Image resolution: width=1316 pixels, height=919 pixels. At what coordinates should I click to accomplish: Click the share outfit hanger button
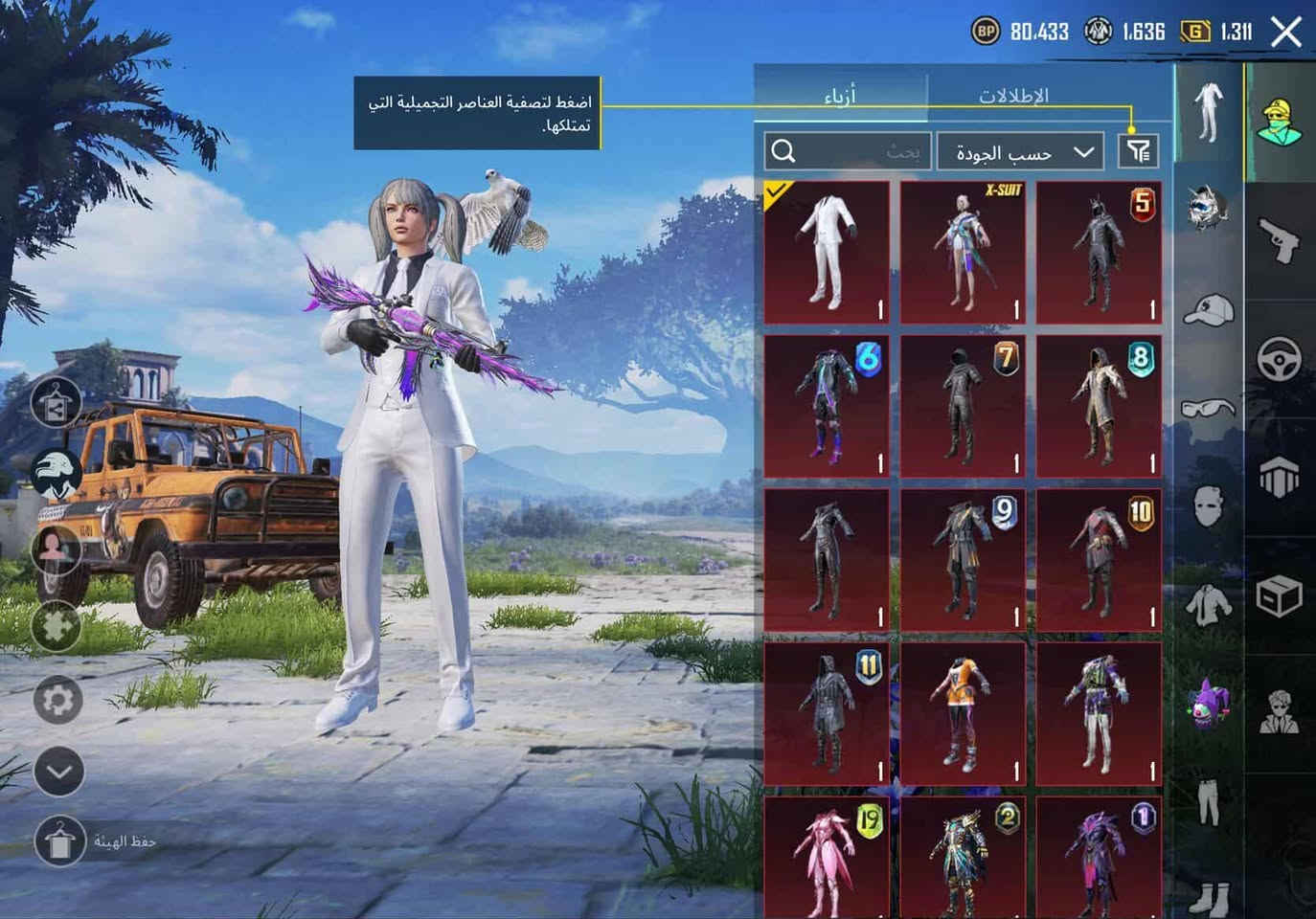55,402
